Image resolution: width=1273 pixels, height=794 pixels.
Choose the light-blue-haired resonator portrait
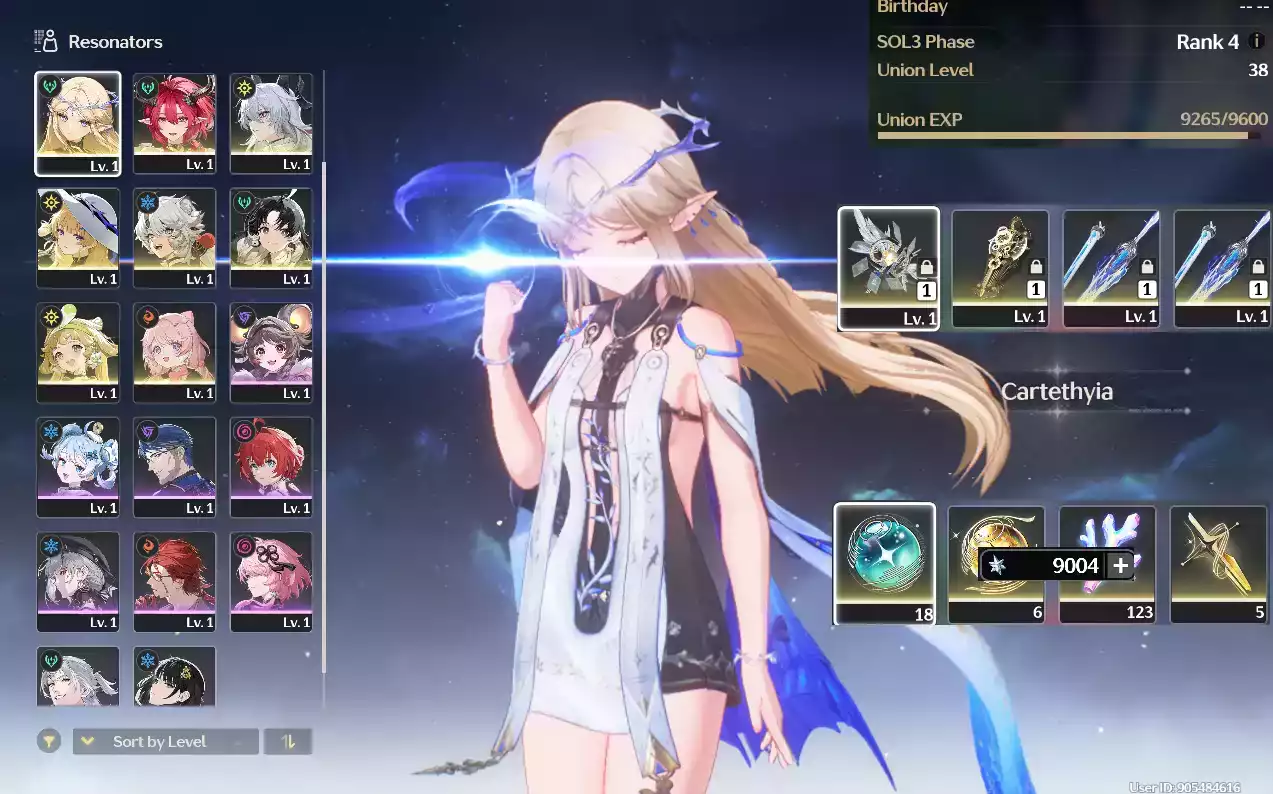(x=78, y=467)
